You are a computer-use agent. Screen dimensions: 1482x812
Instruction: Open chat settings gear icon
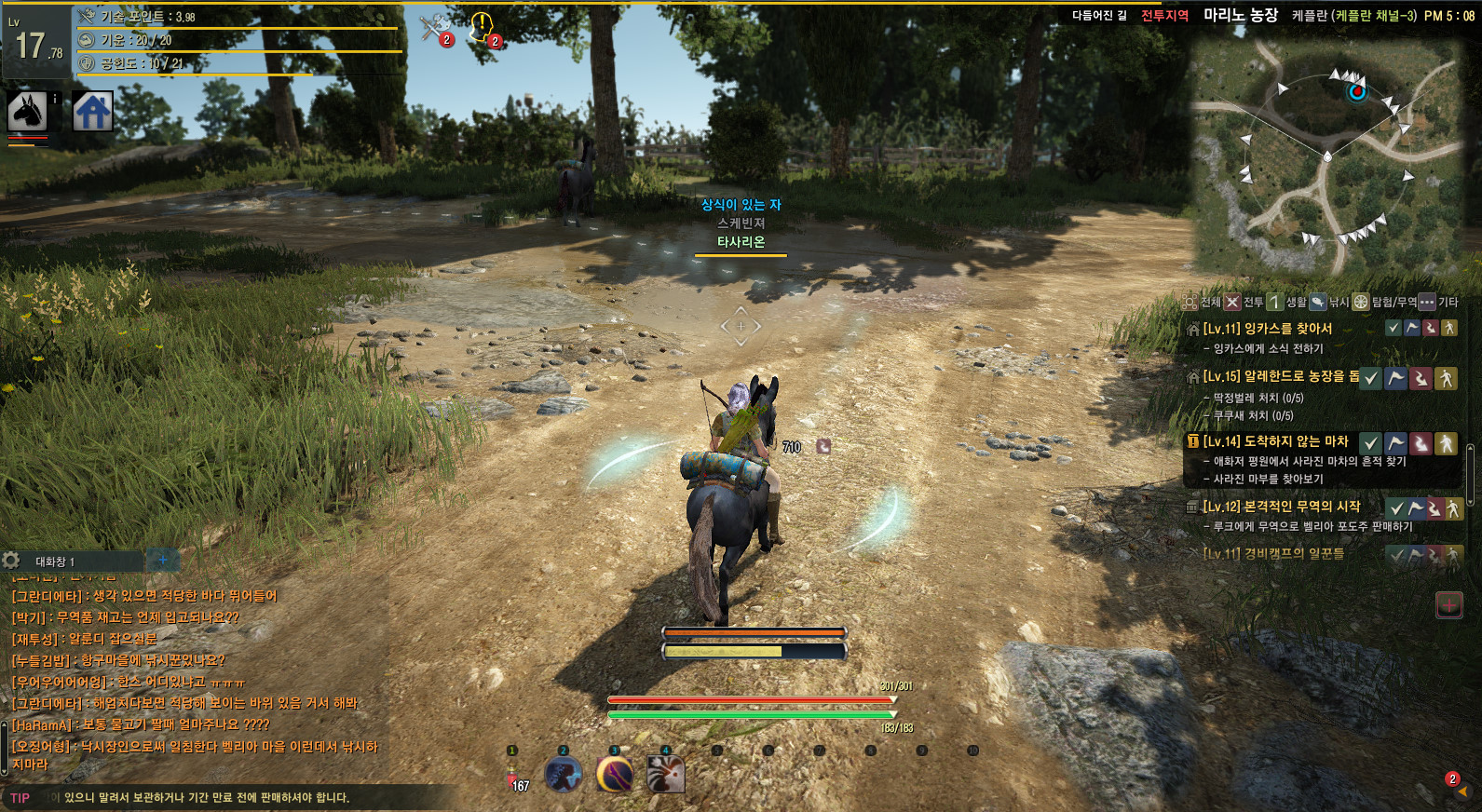pos(11,561)
